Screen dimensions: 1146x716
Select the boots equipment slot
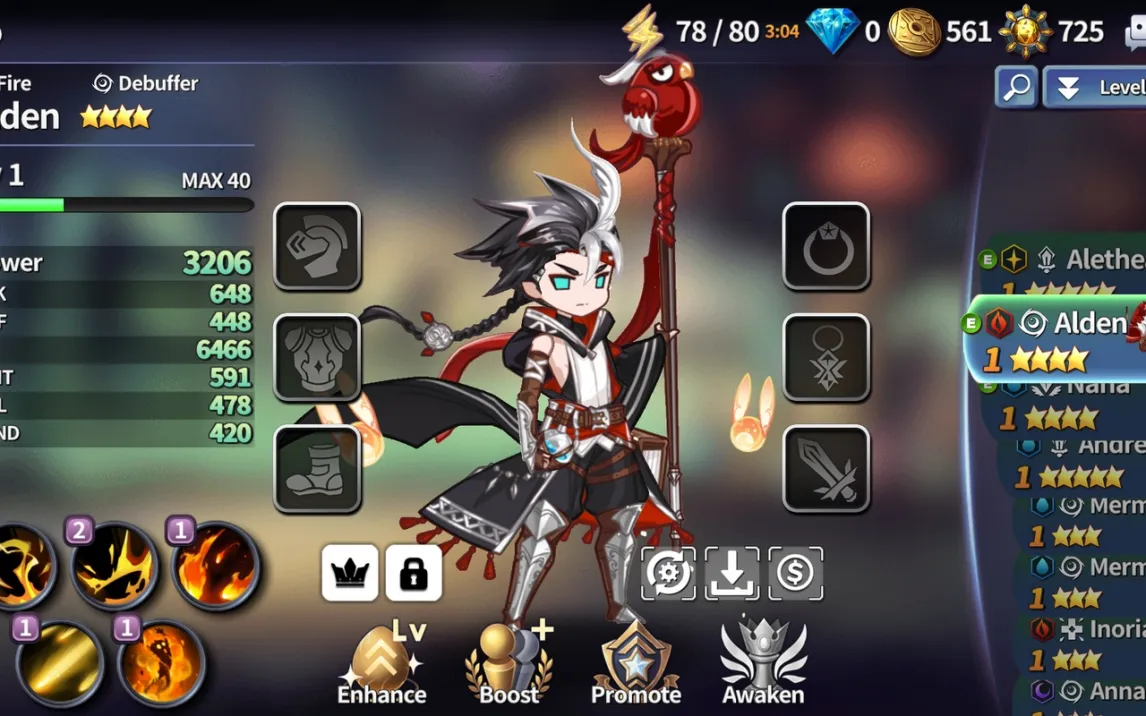coord(317,468)
